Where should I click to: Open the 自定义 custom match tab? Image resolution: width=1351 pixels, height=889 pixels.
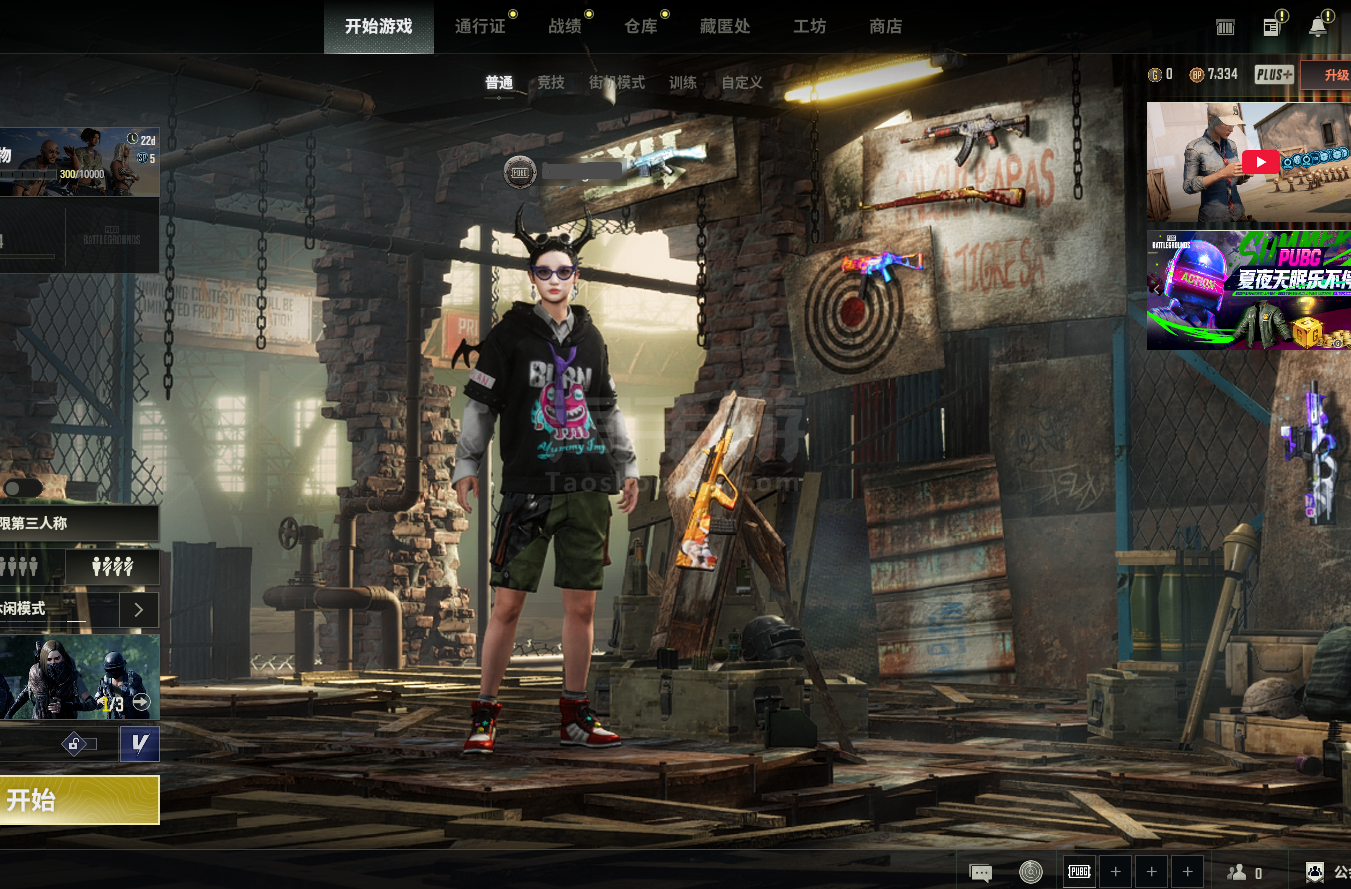coord(742,83)
